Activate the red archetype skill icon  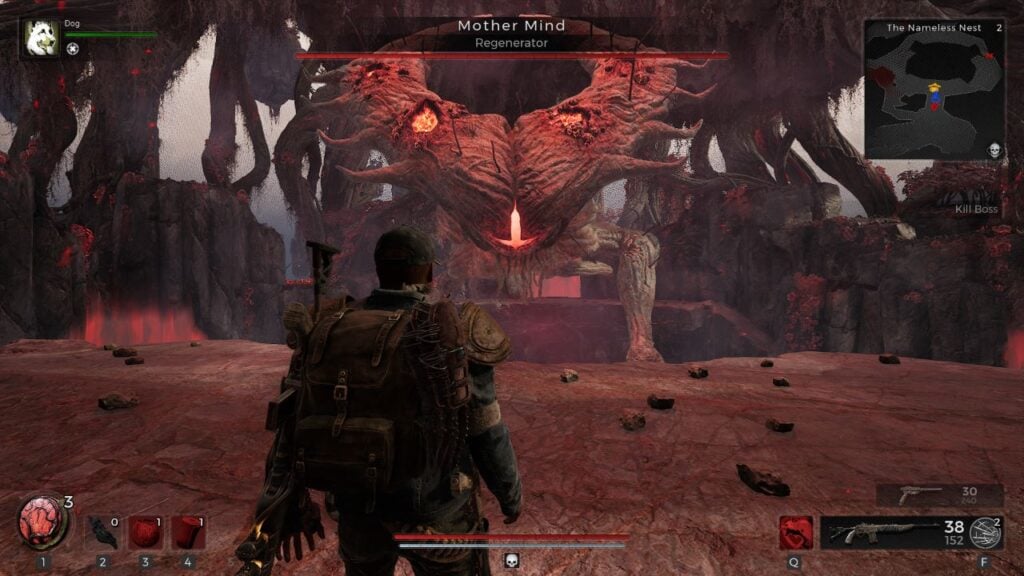pyautogui.click(x=796, y=532)
